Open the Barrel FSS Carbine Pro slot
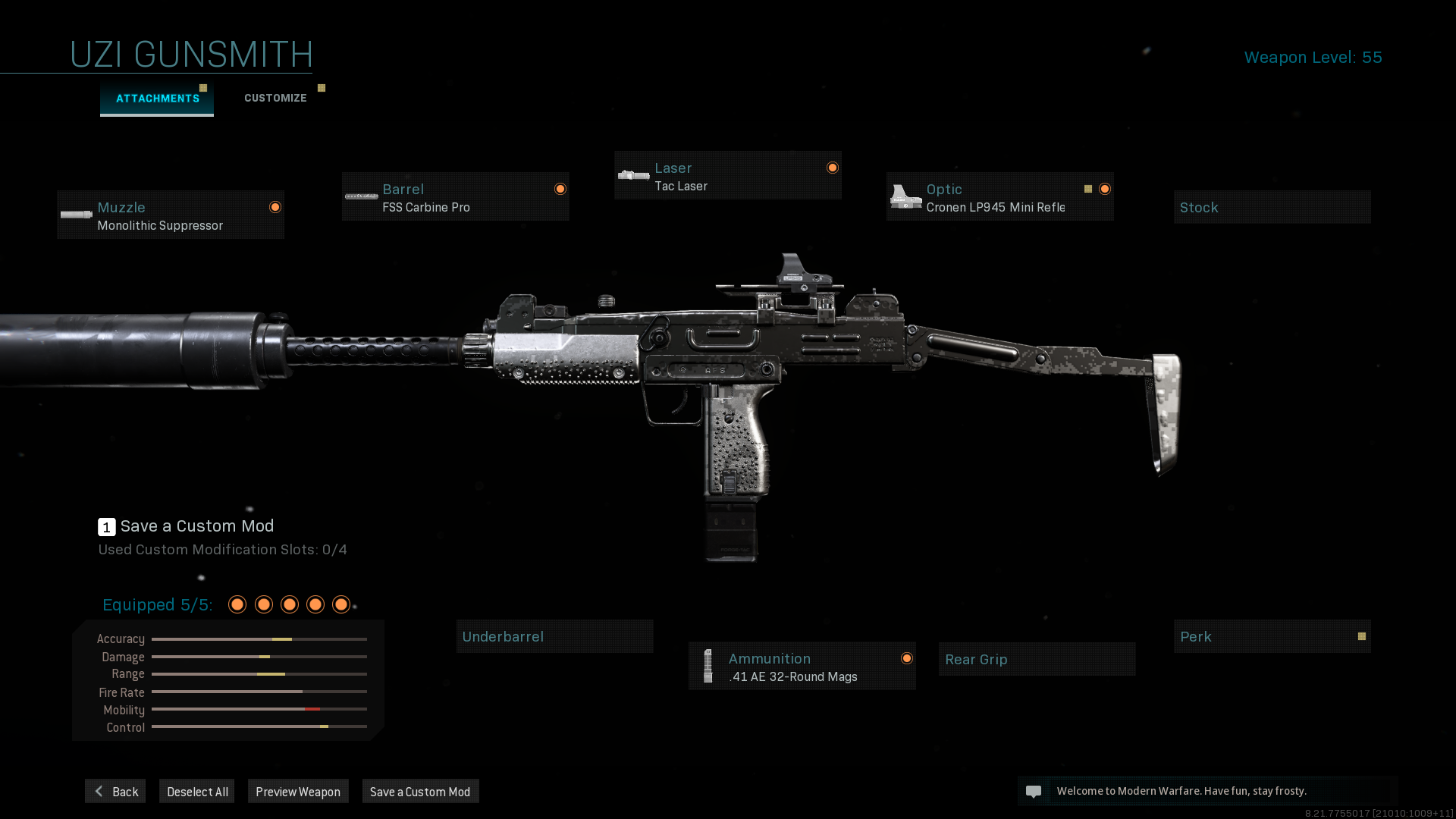 click(455, 197)
